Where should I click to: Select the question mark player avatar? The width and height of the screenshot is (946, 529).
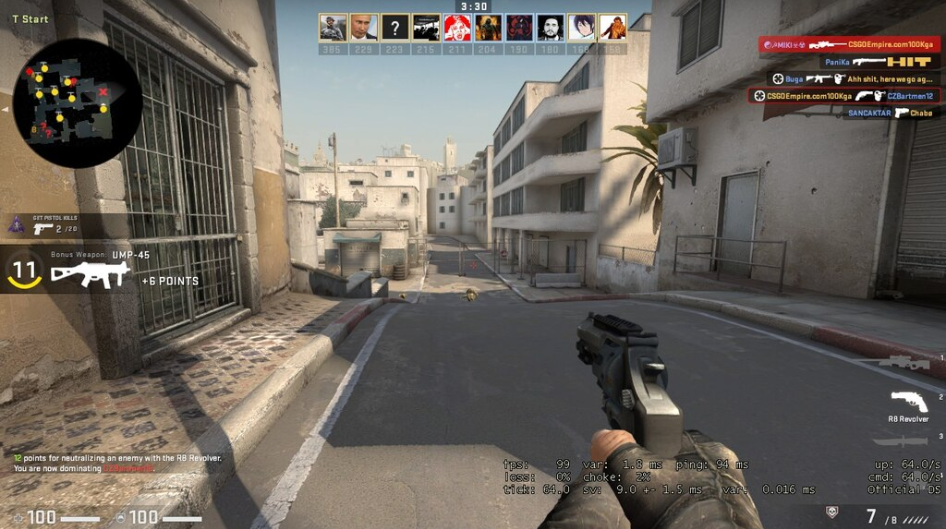coord(396,27)
